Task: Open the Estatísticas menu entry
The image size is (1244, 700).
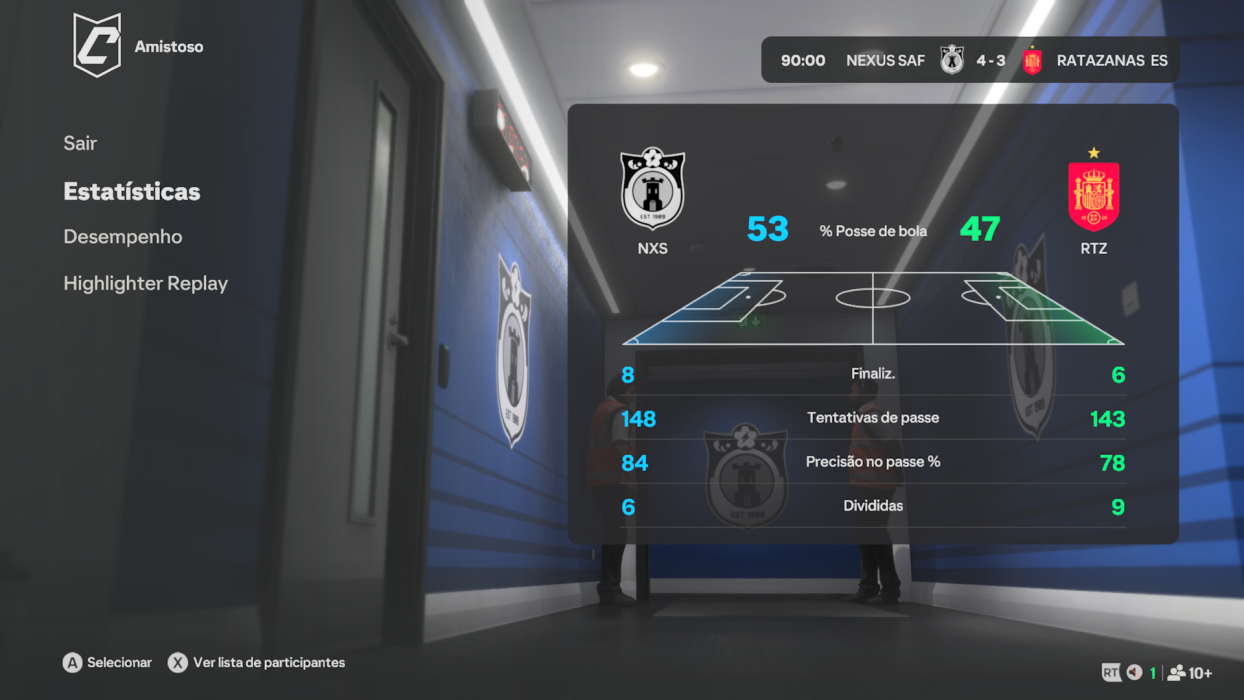Action: (132, 191)
